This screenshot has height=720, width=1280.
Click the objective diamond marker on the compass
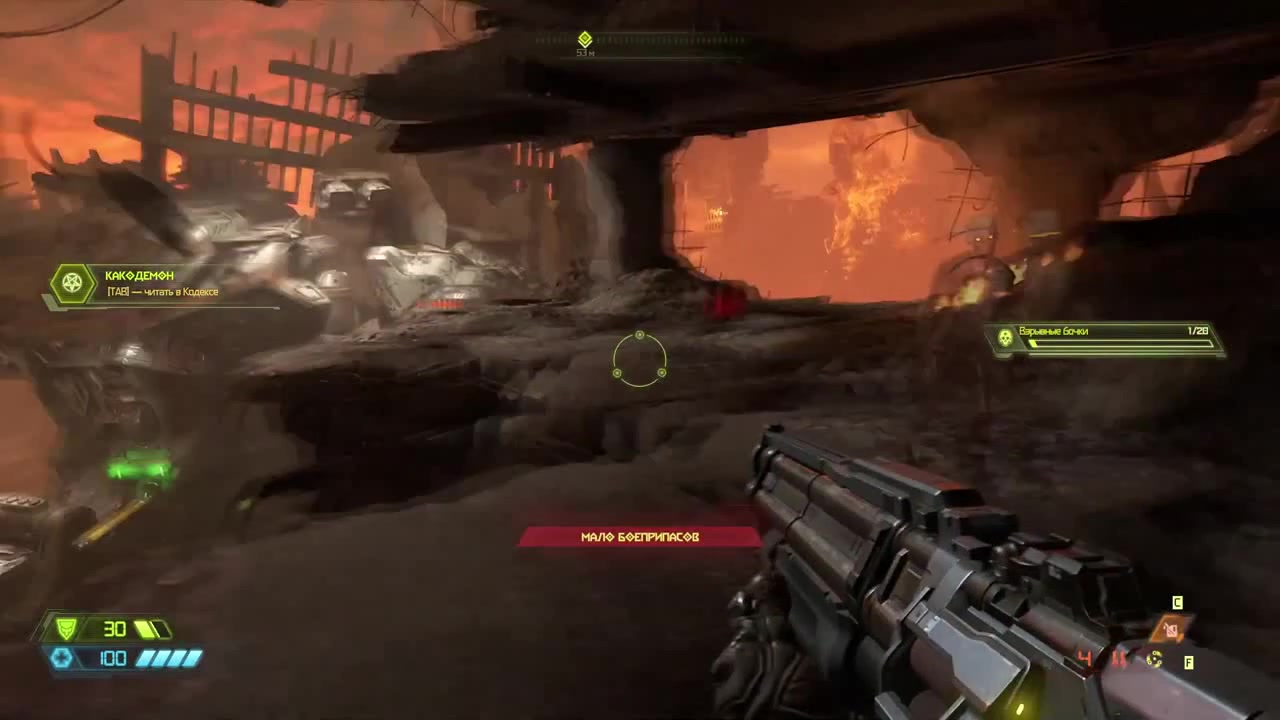click(585, 40)
